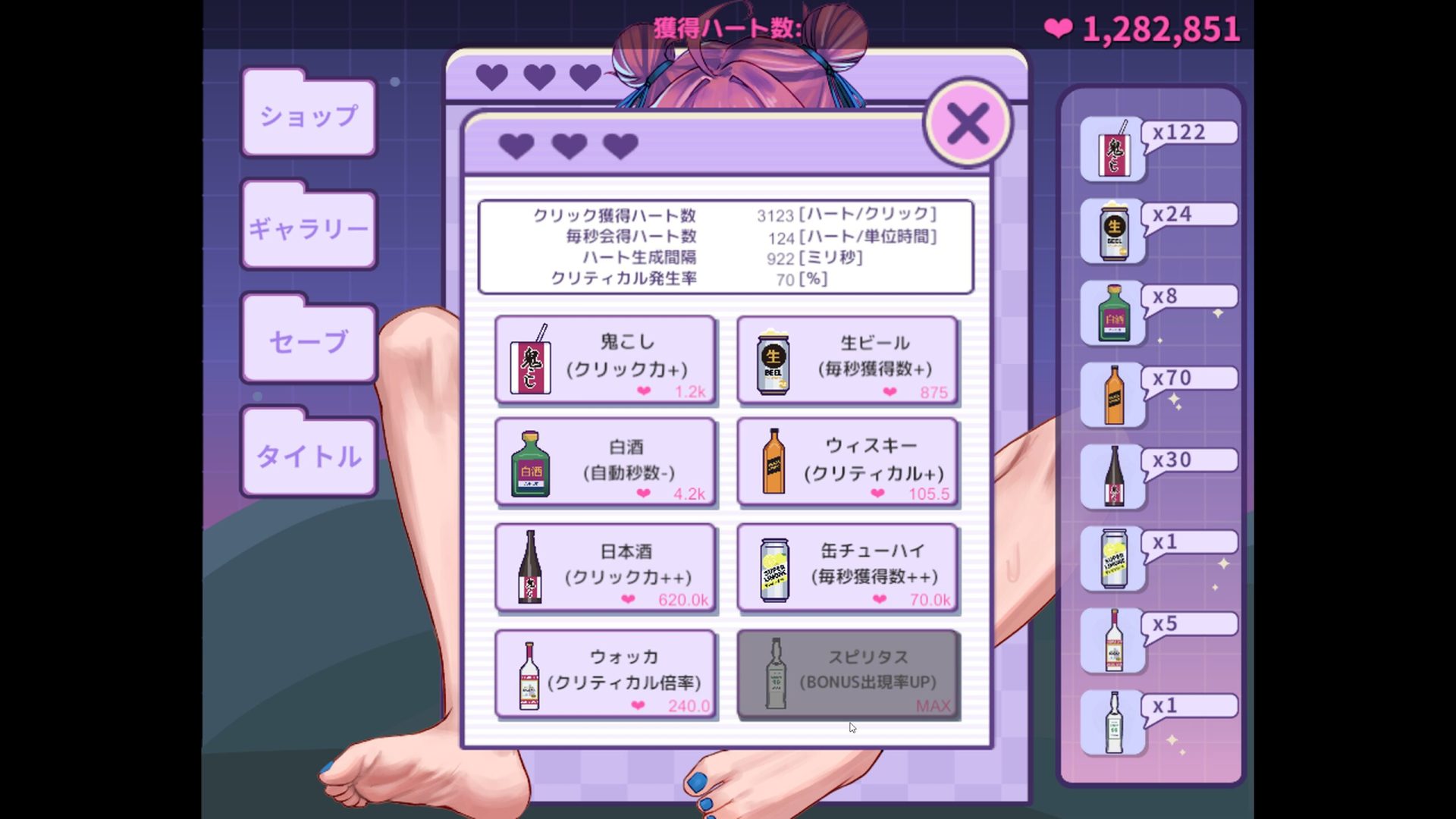The image size is (1456, 819).
Task: Open the ショップ shop tab
Action: click(x=309, y=116)
